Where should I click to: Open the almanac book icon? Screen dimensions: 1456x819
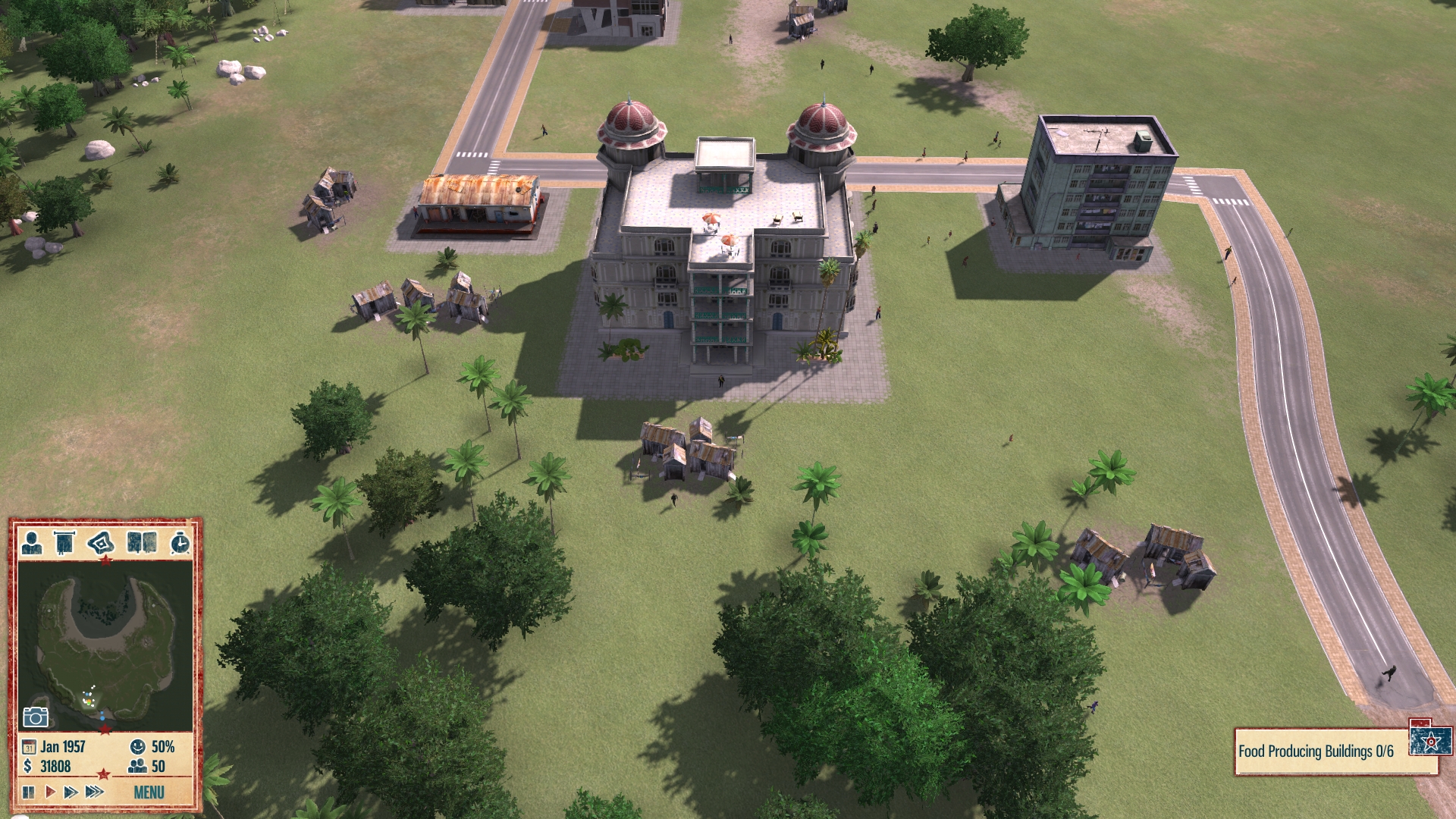142,543
